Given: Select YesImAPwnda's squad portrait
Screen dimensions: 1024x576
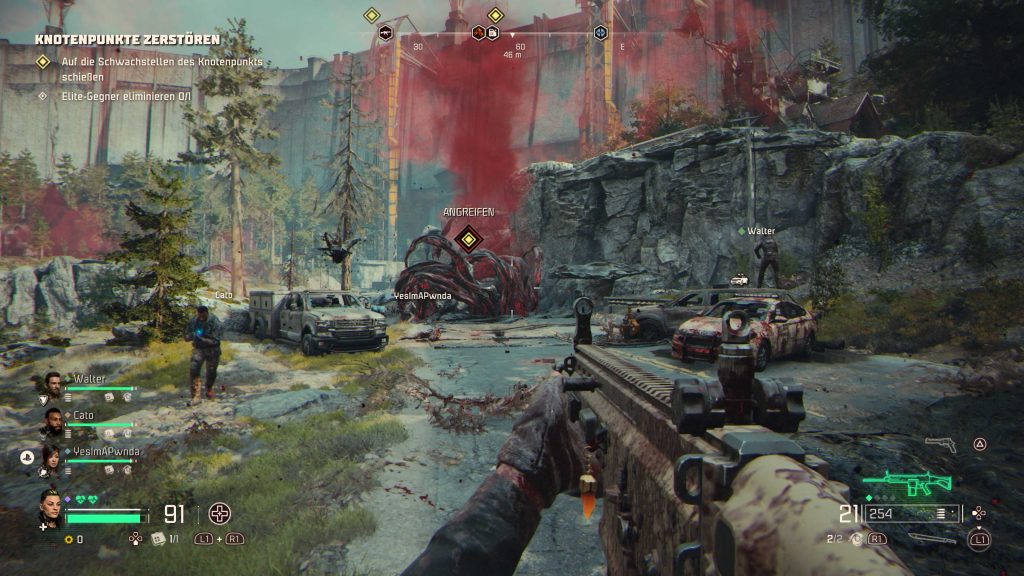Looking at the screenshot, I should (53, 456).
